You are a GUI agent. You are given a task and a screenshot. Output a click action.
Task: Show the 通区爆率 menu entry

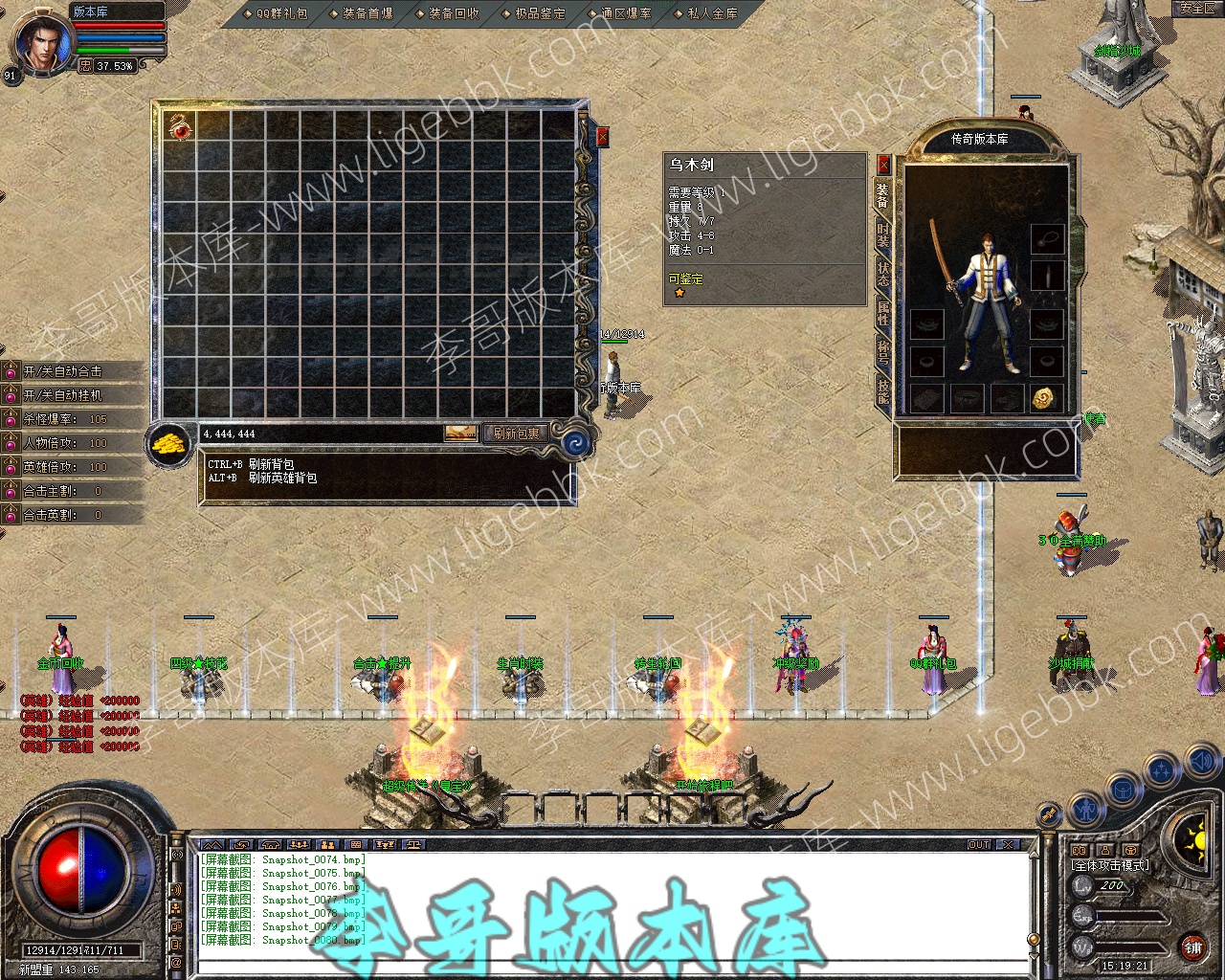[x=620, y=13]
